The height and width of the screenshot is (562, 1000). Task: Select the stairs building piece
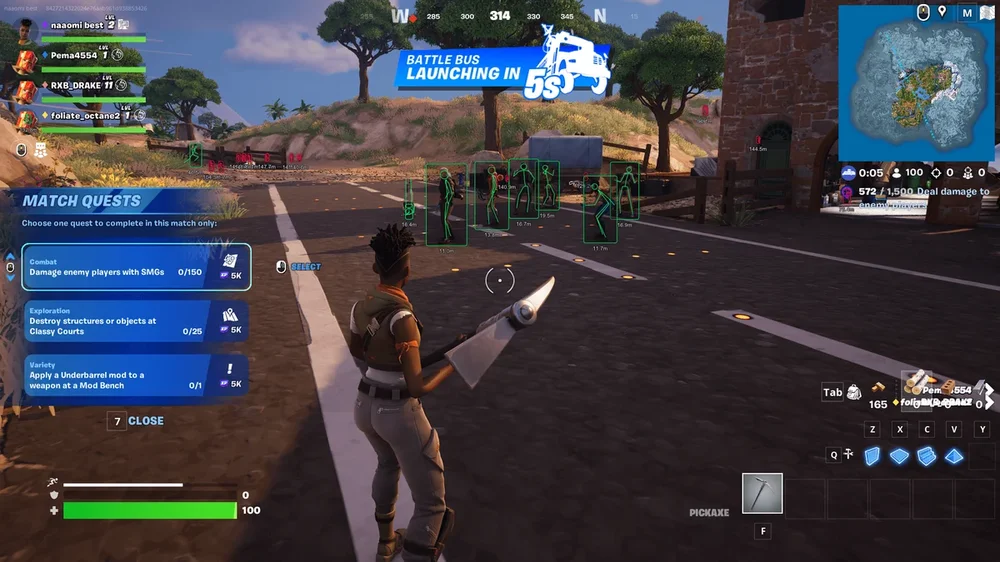pyautogui.click(x=926, y=455)
